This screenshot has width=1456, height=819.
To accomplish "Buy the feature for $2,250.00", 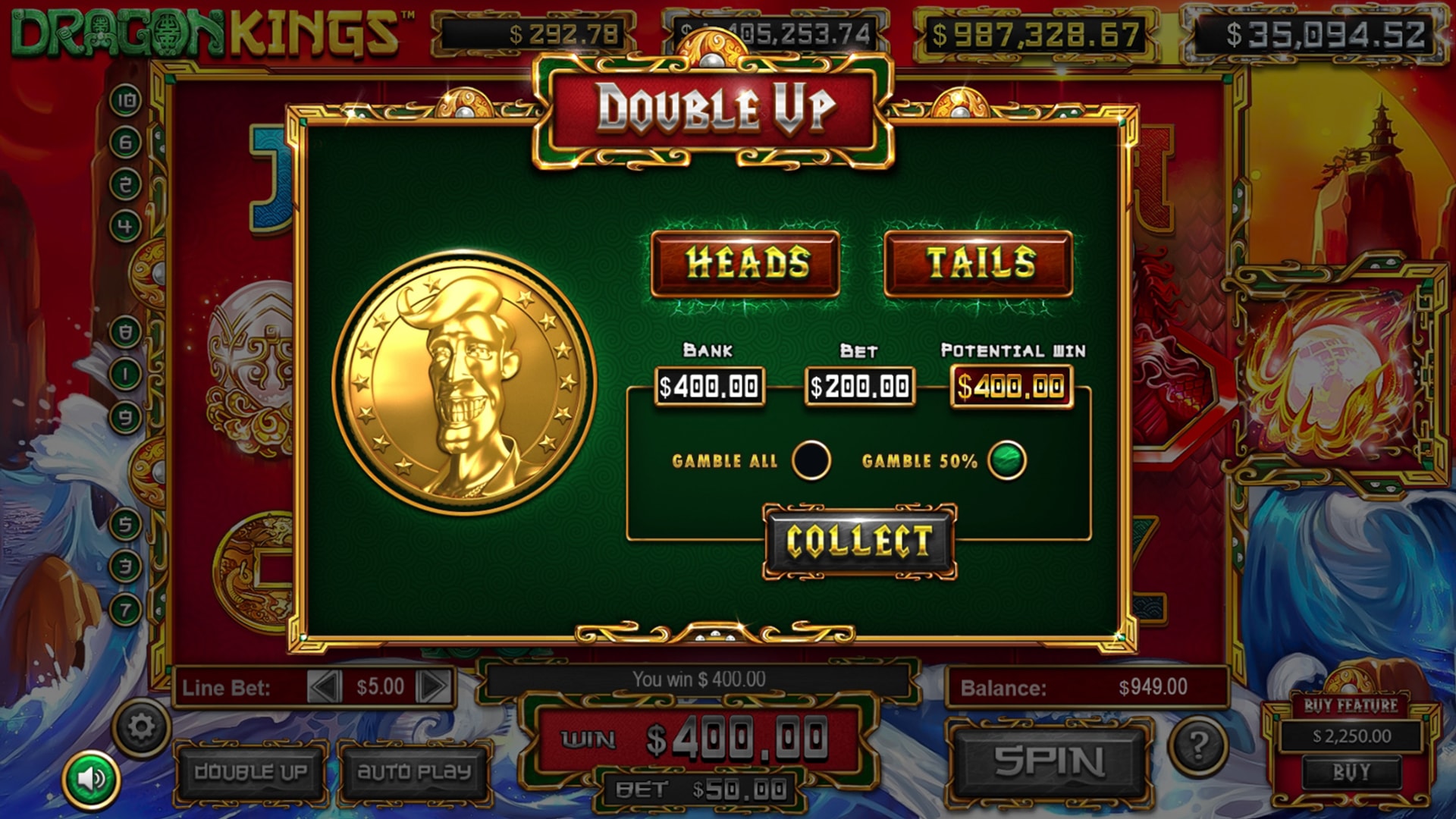I will coord(1351,772).
